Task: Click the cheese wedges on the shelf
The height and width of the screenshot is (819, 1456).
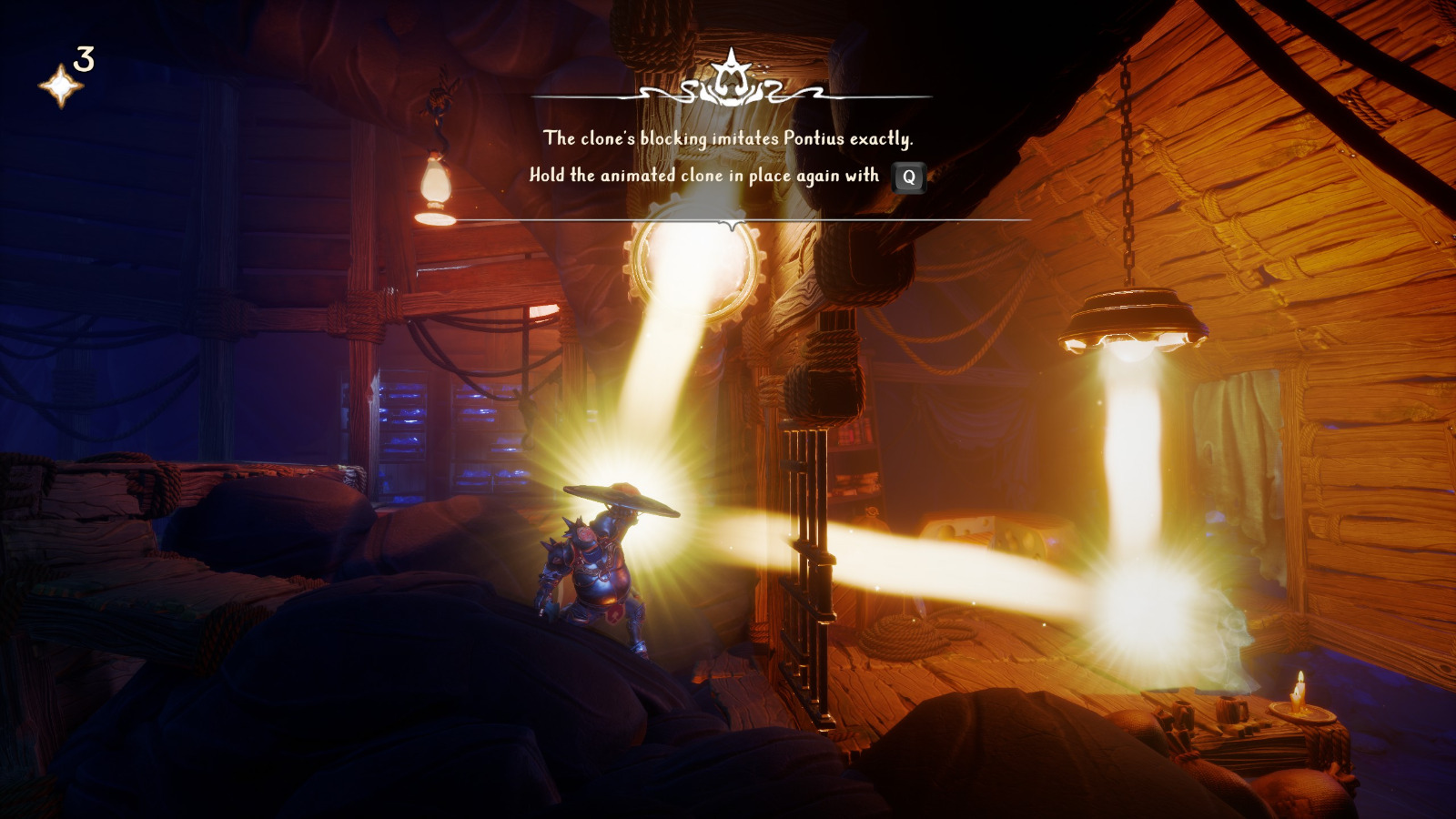Action: [996, 531]
